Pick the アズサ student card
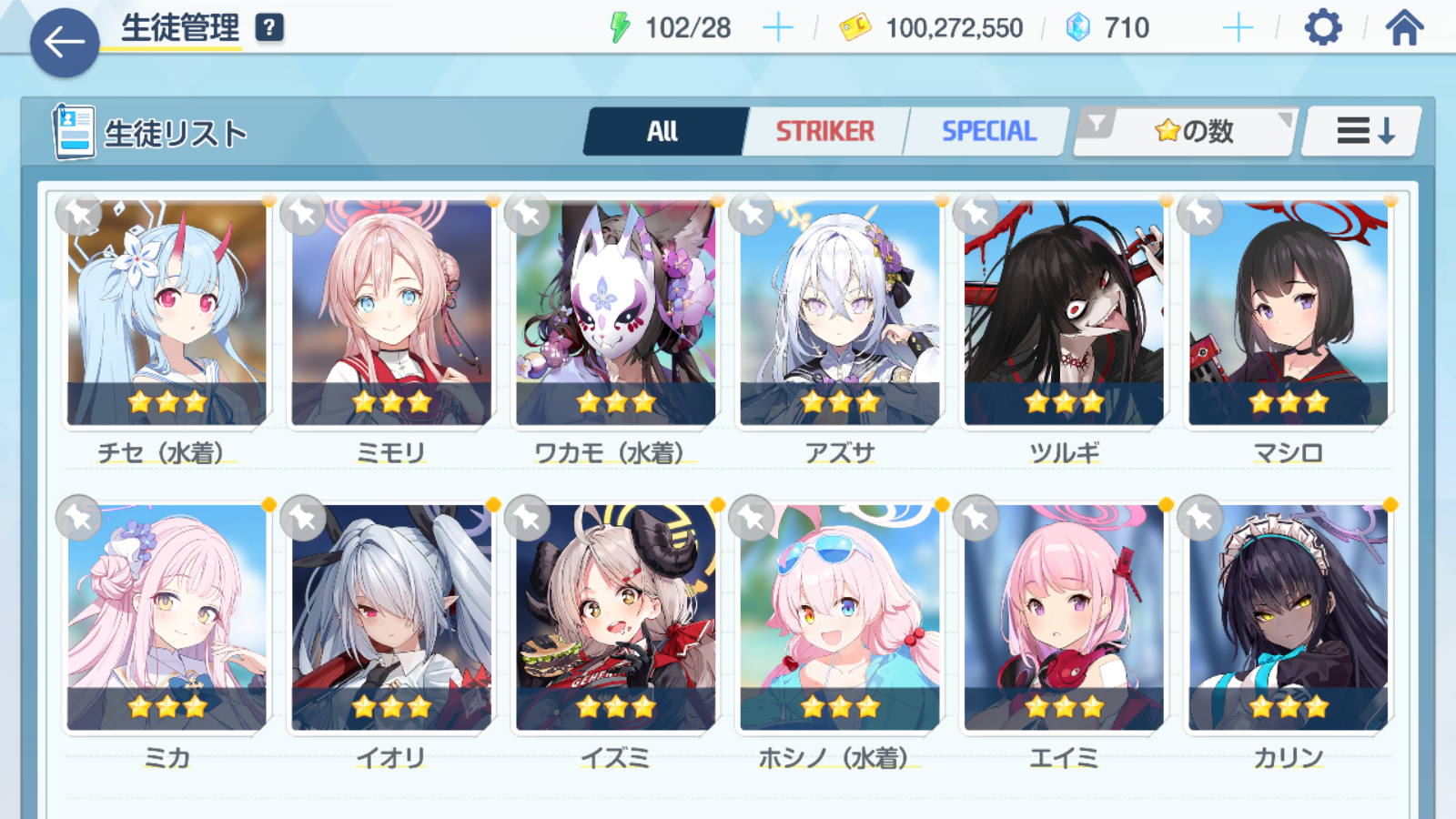1456x819 pixels. 839,312
